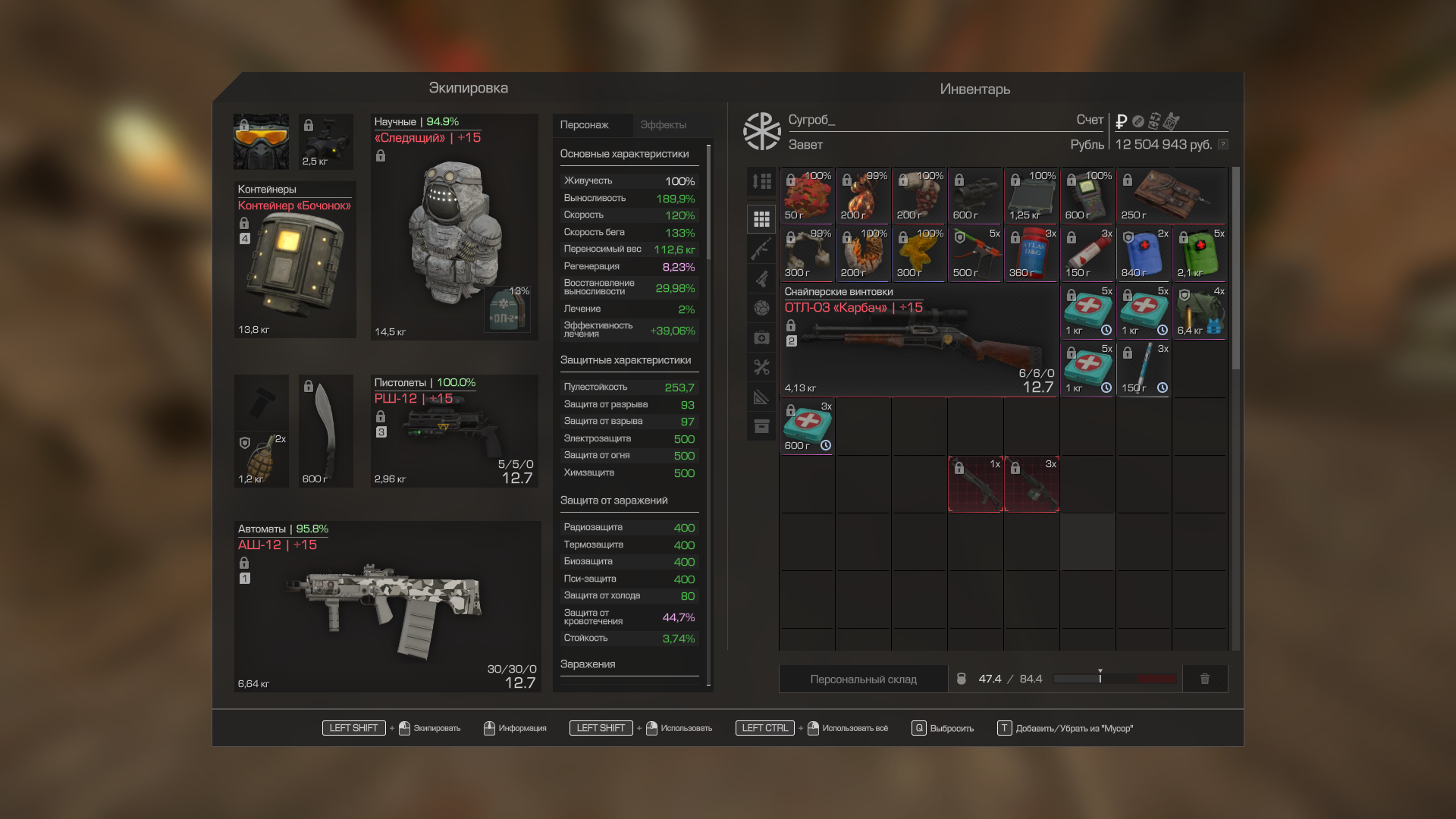Click the ruble currency icon

pos(1121,121)
